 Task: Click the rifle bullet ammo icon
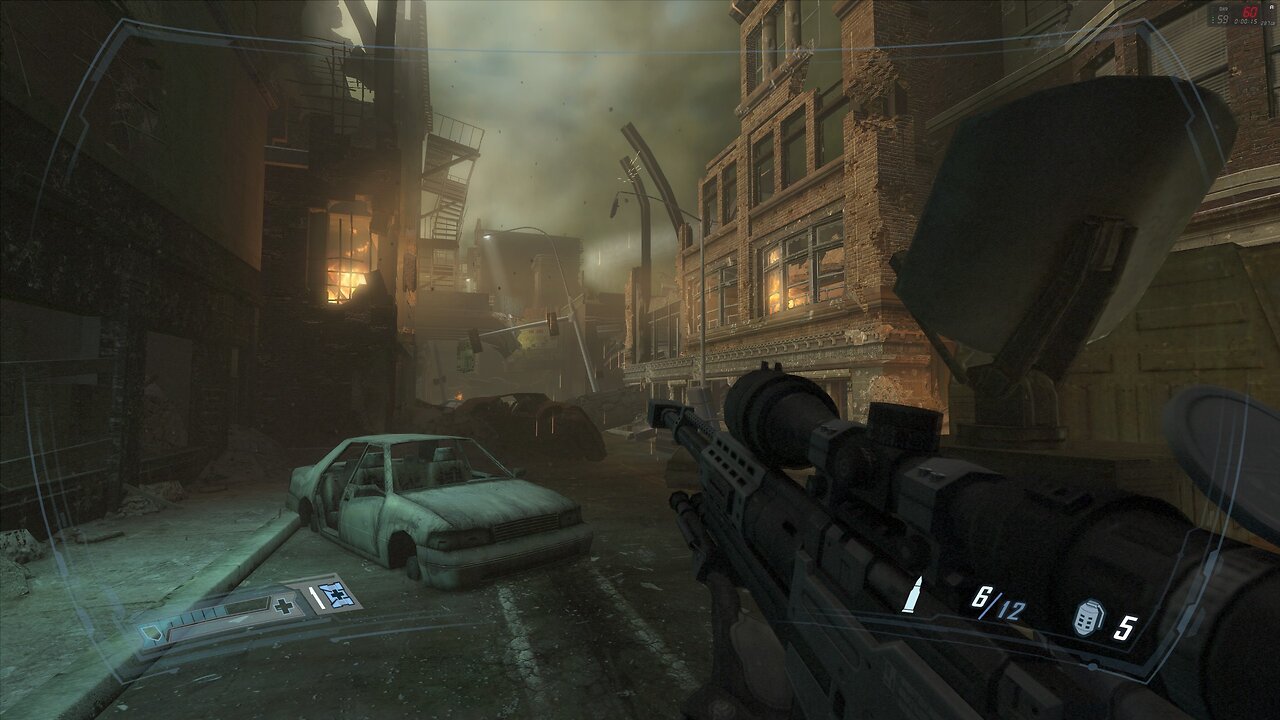911,598
